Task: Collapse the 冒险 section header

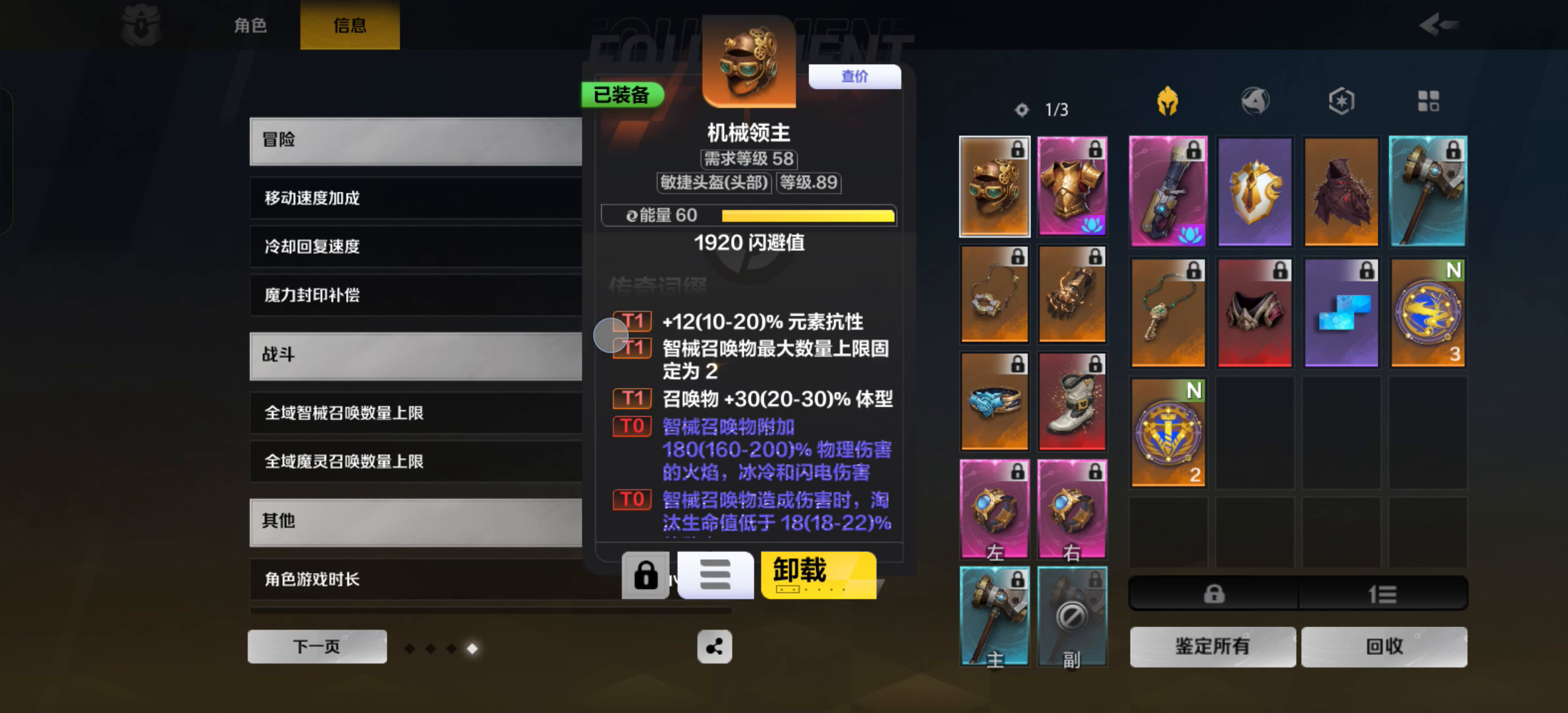Action: click(415, 141)
